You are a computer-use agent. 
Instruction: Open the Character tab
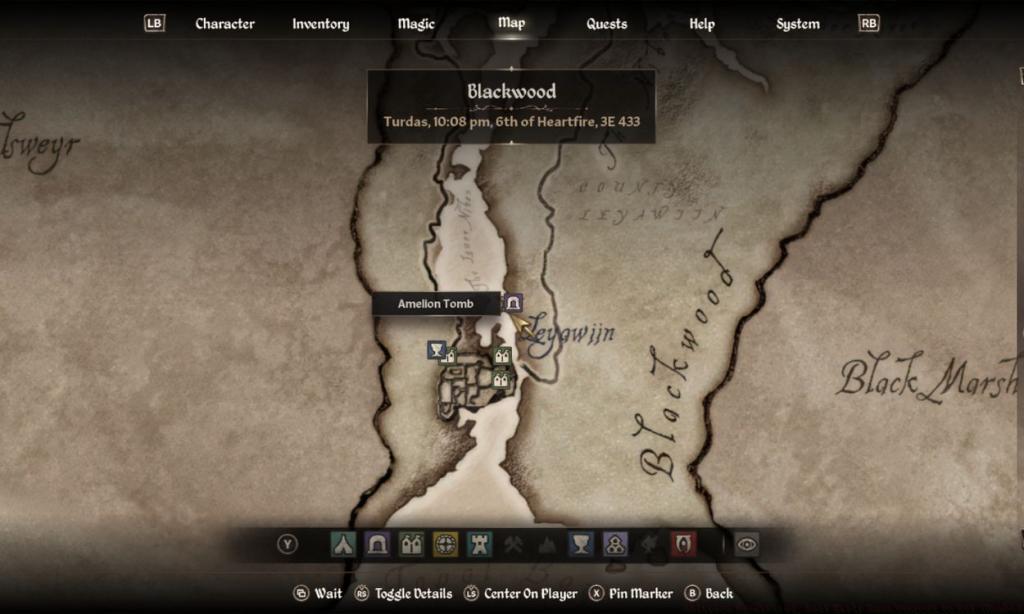(225, 23)
